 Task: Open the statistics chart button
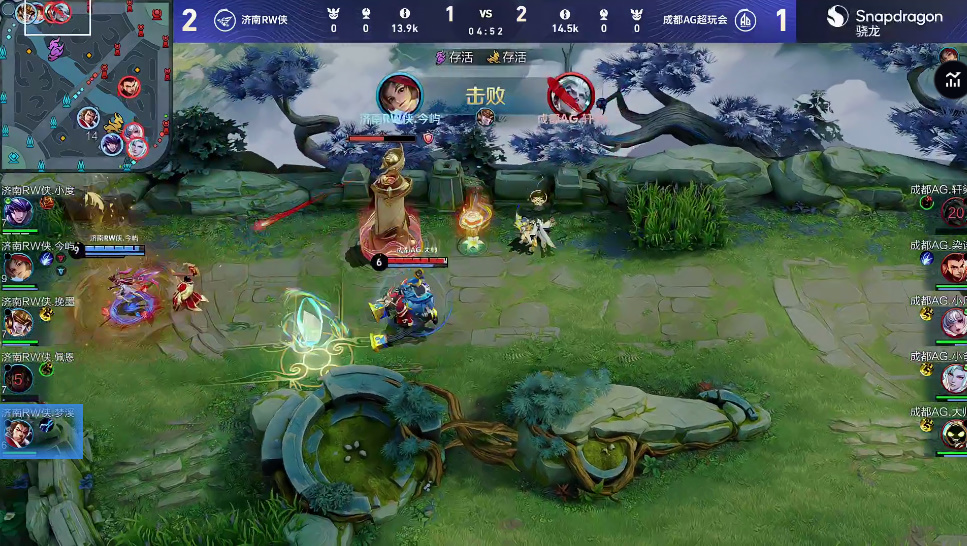(950, 81)
